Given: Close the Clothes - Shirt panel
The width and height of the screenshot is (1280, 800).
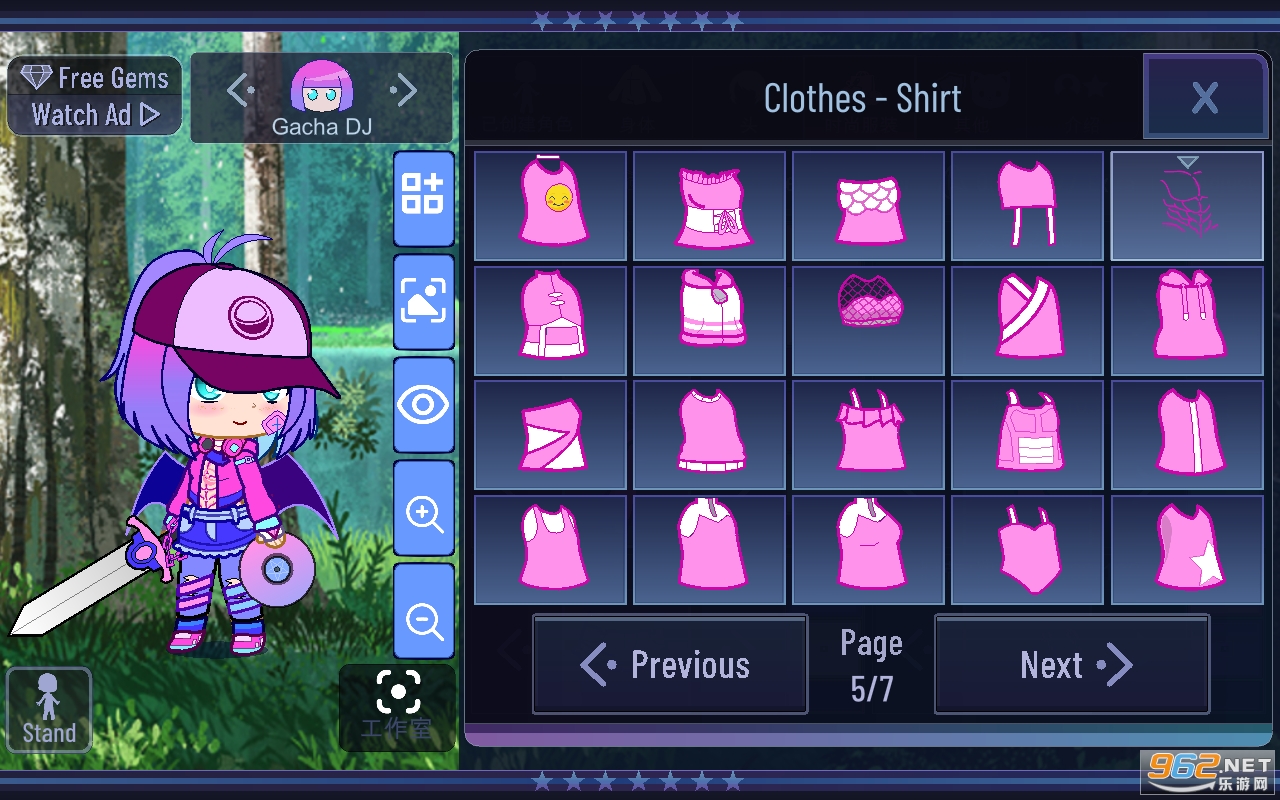Looking at the screenshot, I should click(1205, 97).
